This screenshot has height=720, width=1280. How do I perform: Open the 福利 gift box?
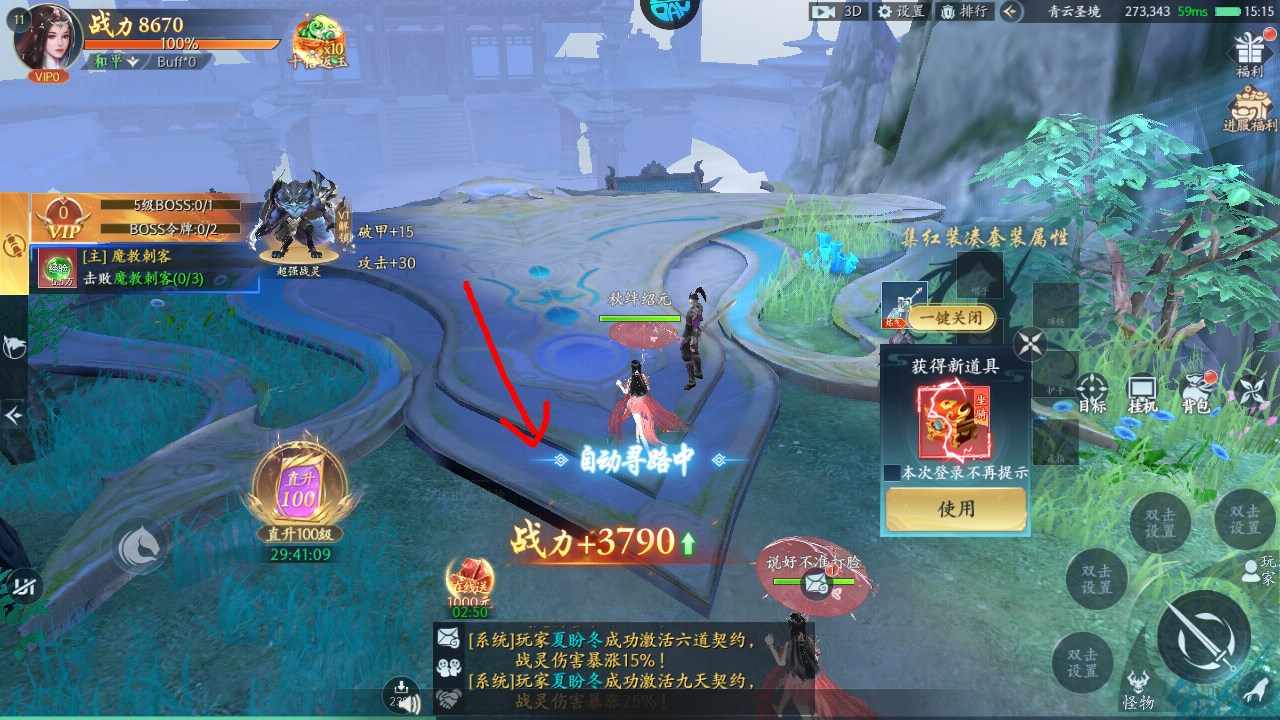point(1250,53)
